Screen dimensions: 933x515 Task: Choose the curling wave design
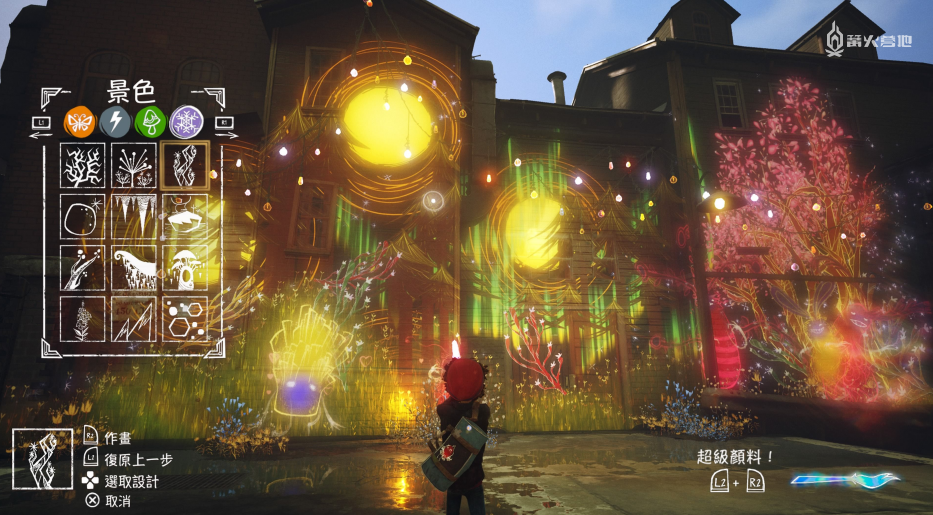(133, 268)
